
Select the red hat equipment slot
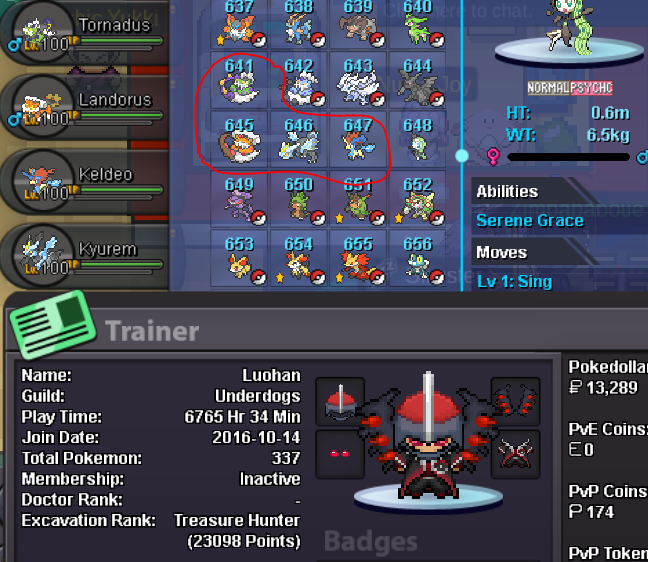click(339, 401)
